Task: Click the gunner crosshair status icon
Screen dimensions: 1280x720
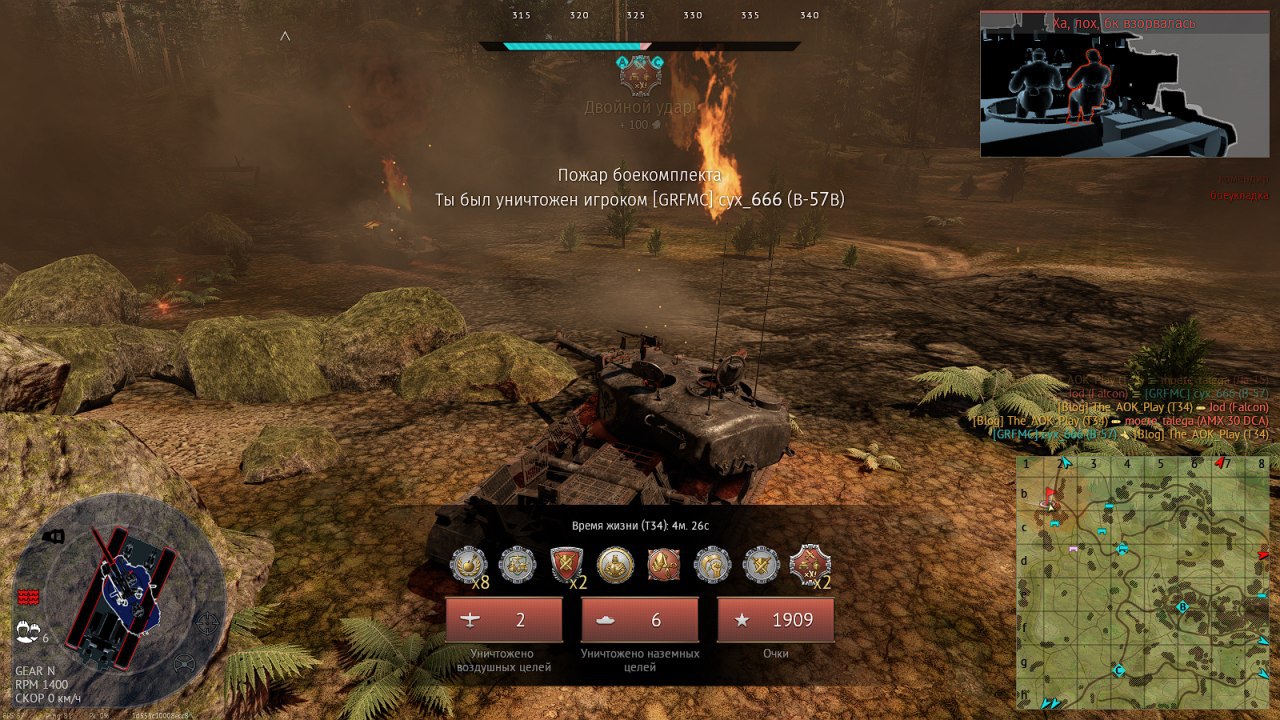Action: tap(207, 624)
